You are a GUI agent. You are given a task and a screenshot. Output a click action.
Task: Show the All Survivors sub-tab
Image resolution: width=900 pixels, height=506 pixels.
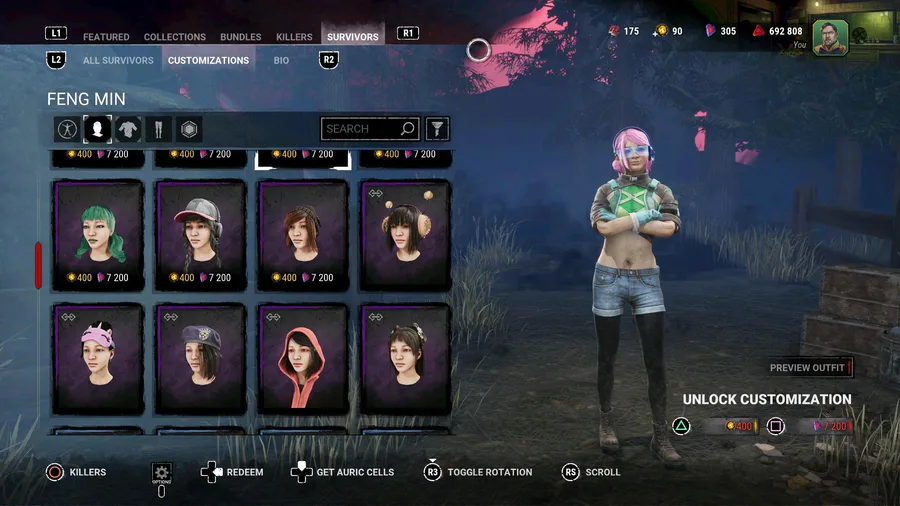[x=118, y=60]
